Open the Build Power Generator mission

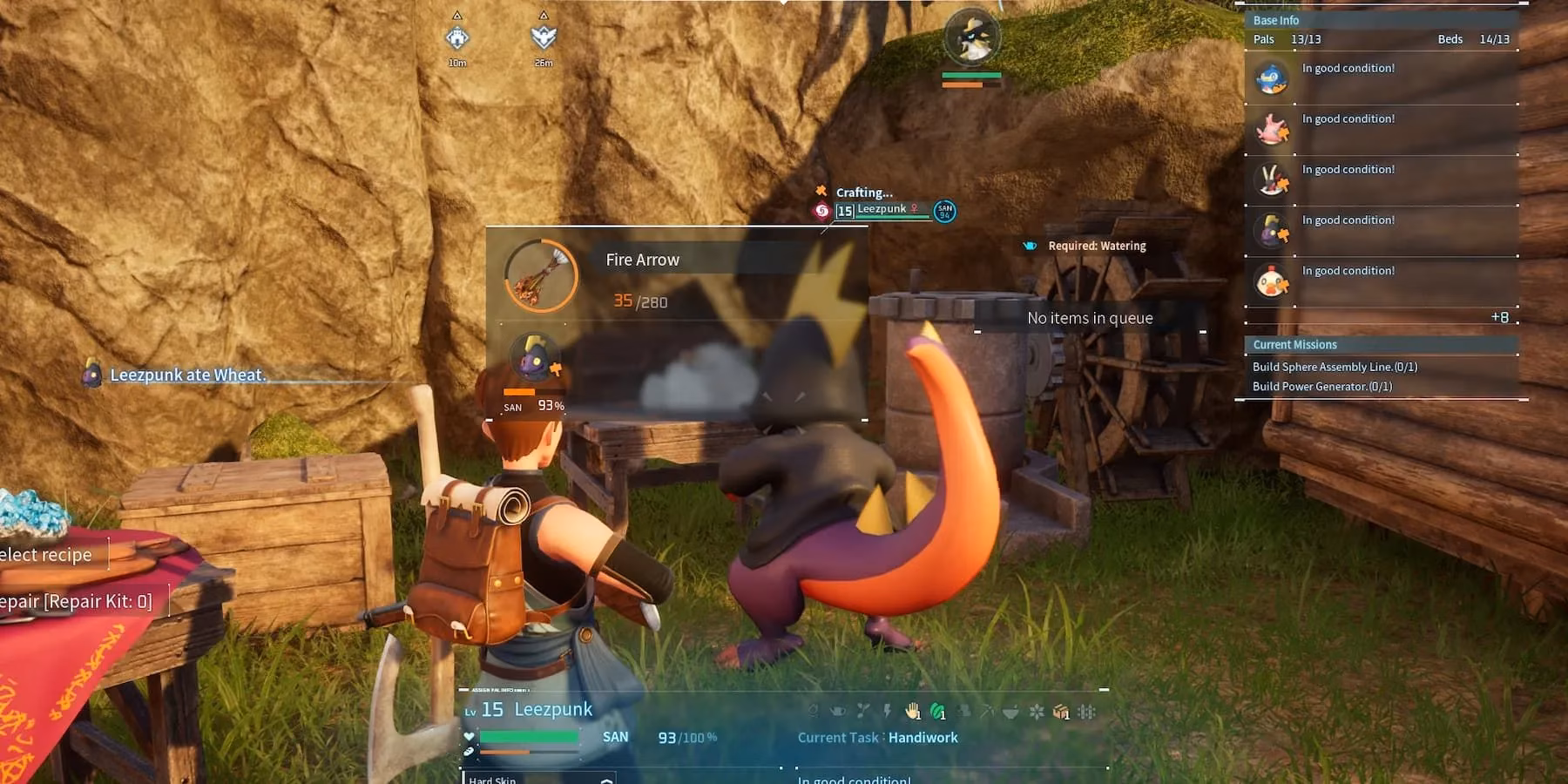(x=1322, y=386)
